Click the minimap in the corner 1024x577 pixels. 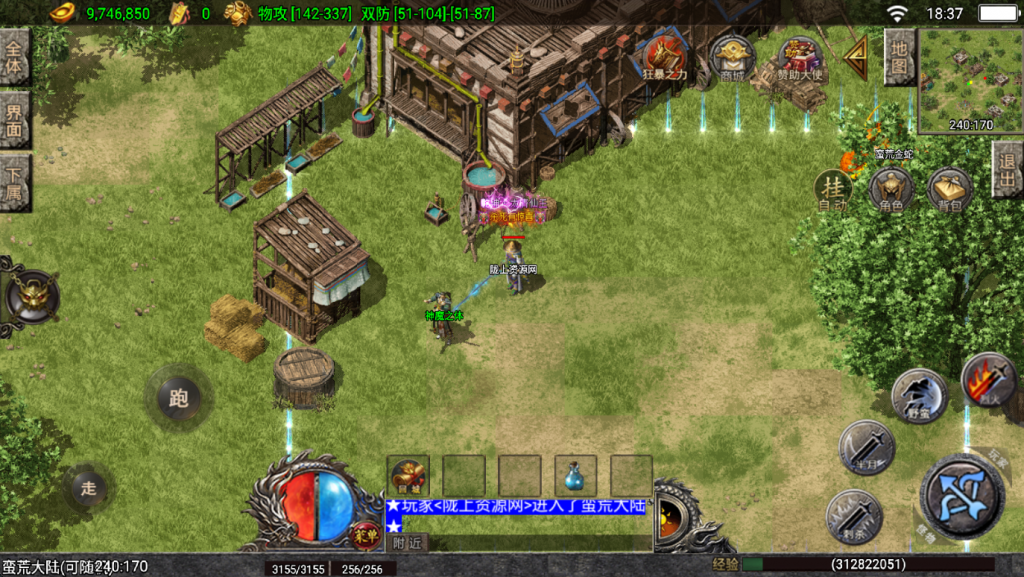(970, 80)
